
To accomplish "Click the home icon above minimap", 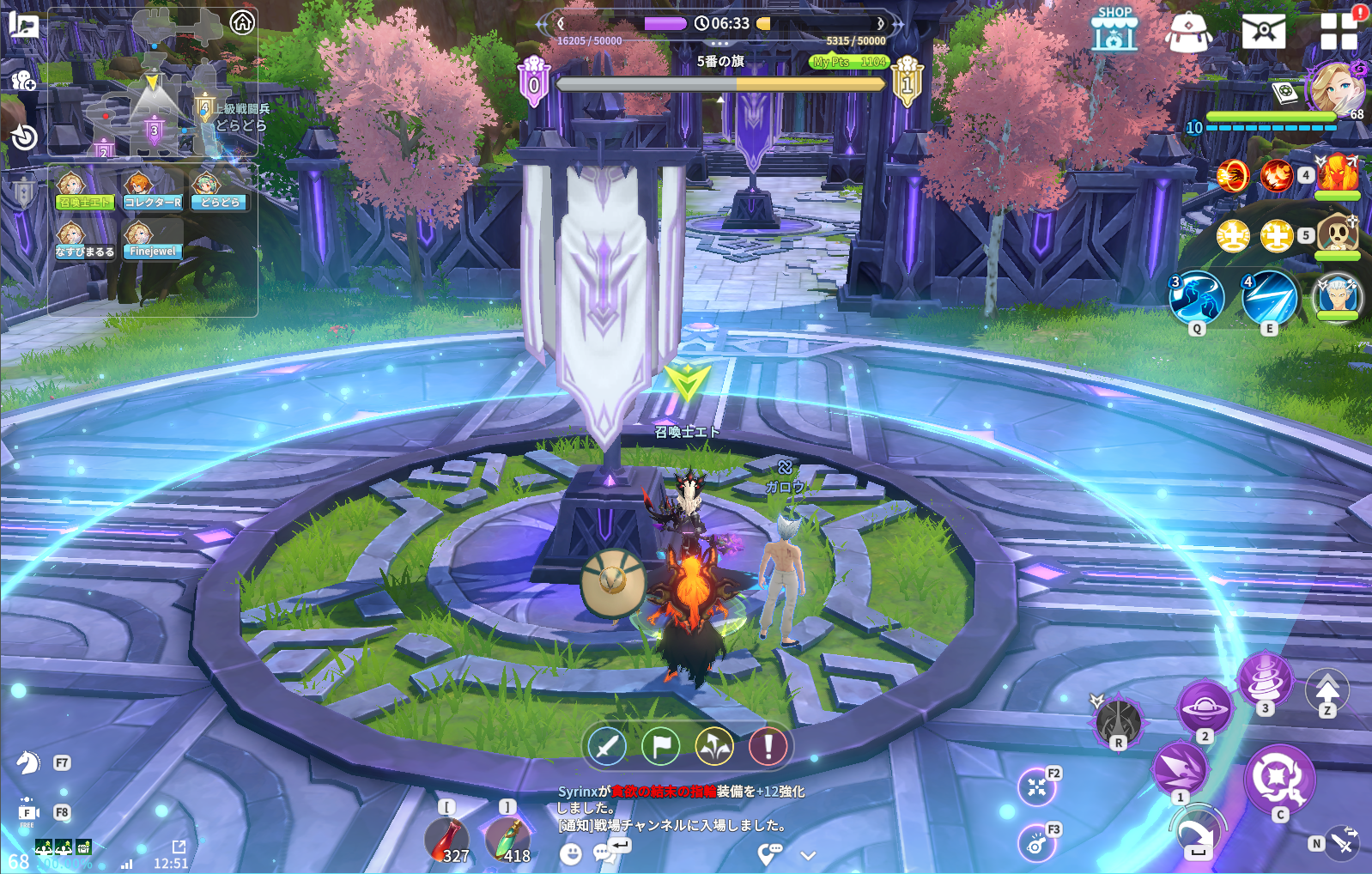I will coord(242,22).
